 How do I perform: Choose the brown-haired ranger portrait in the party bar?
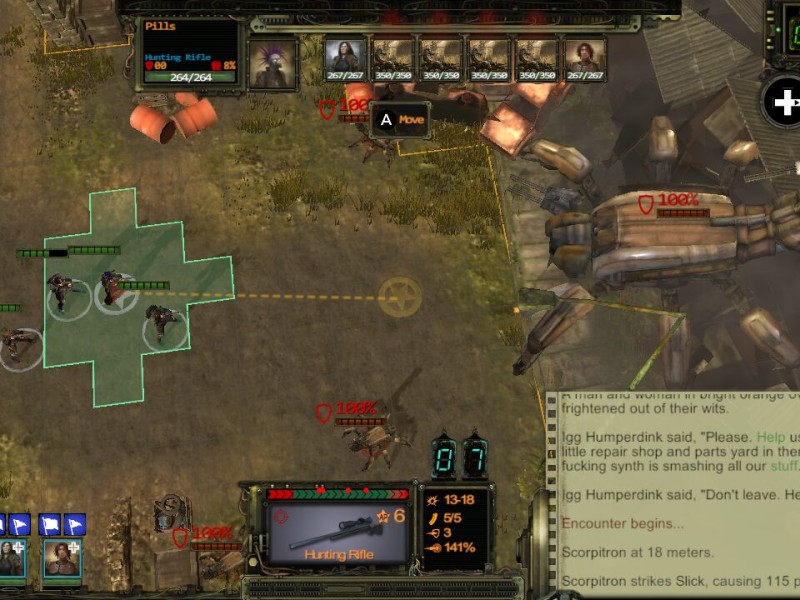click(60, 558)
